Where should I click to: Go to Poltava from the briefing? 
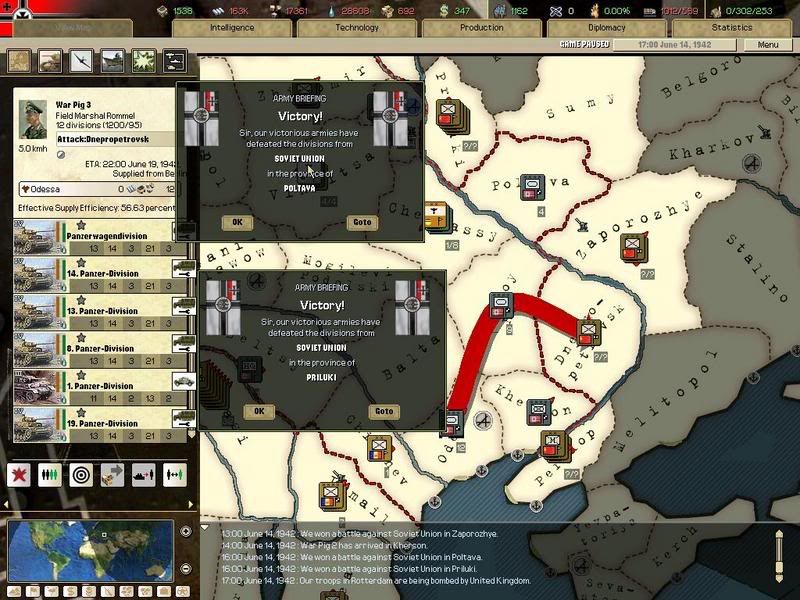[x=359, y=222]
